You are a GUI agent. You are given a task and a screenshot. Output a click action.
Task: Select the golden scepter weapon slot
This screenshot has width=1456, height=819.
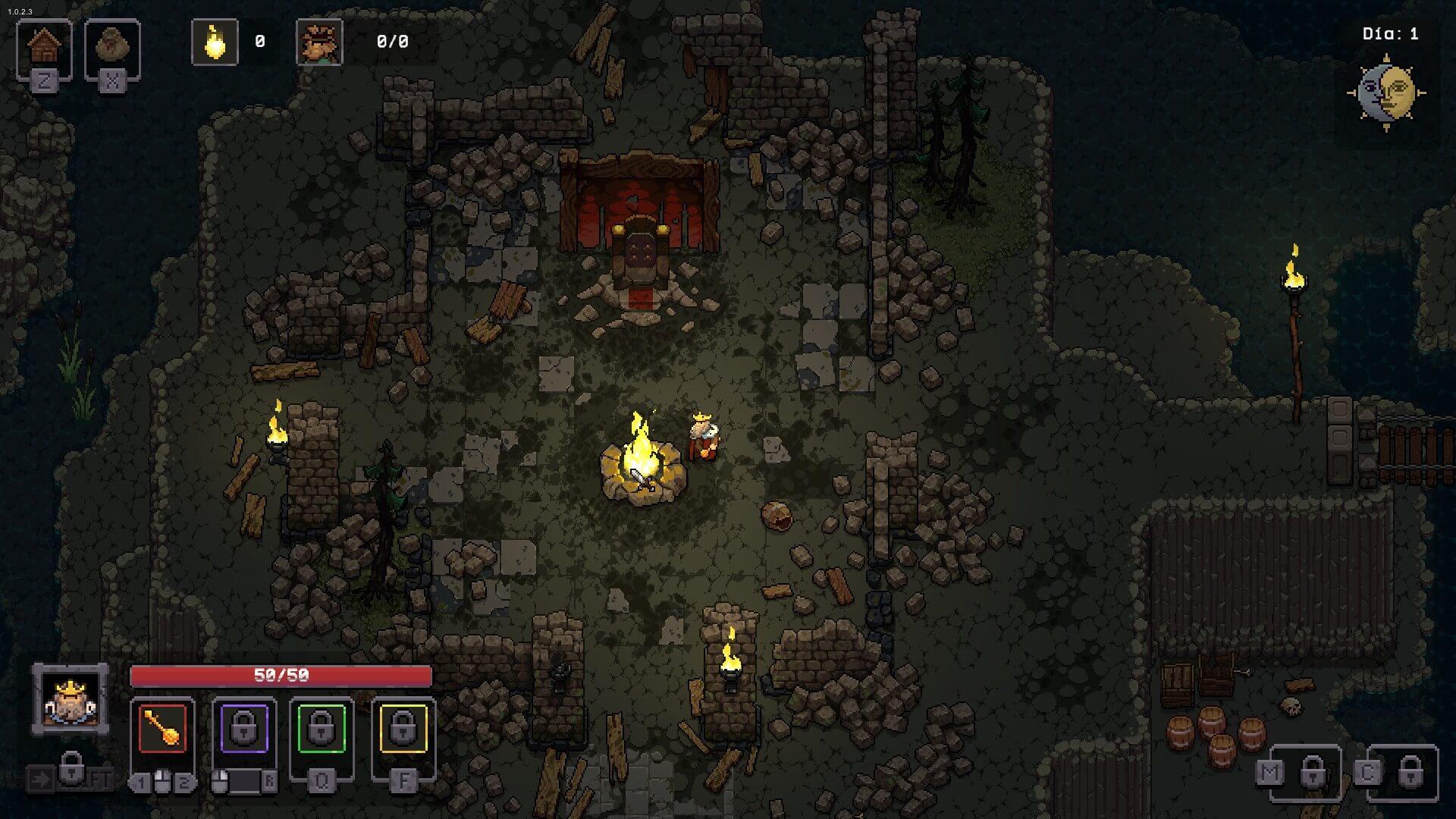tap(162, 729)
